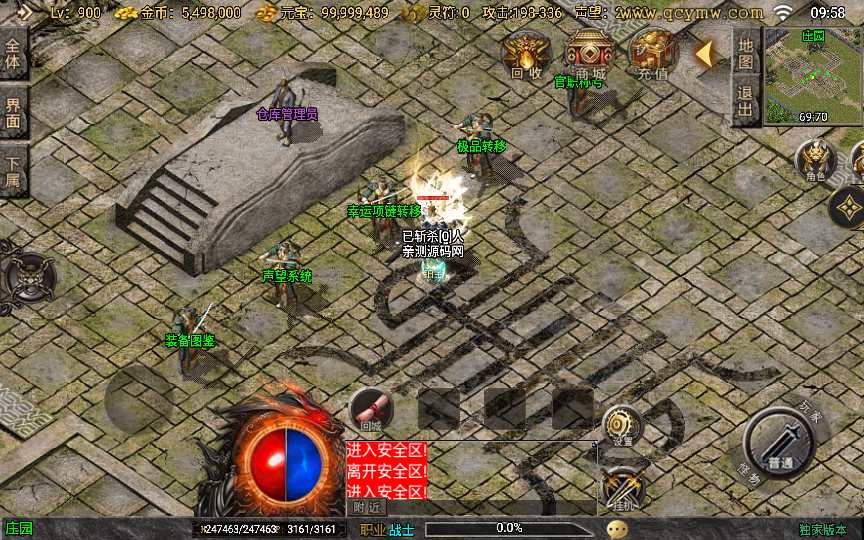
Task: Switch chat to the 附近 nearby channel
Action: [370, 507]
